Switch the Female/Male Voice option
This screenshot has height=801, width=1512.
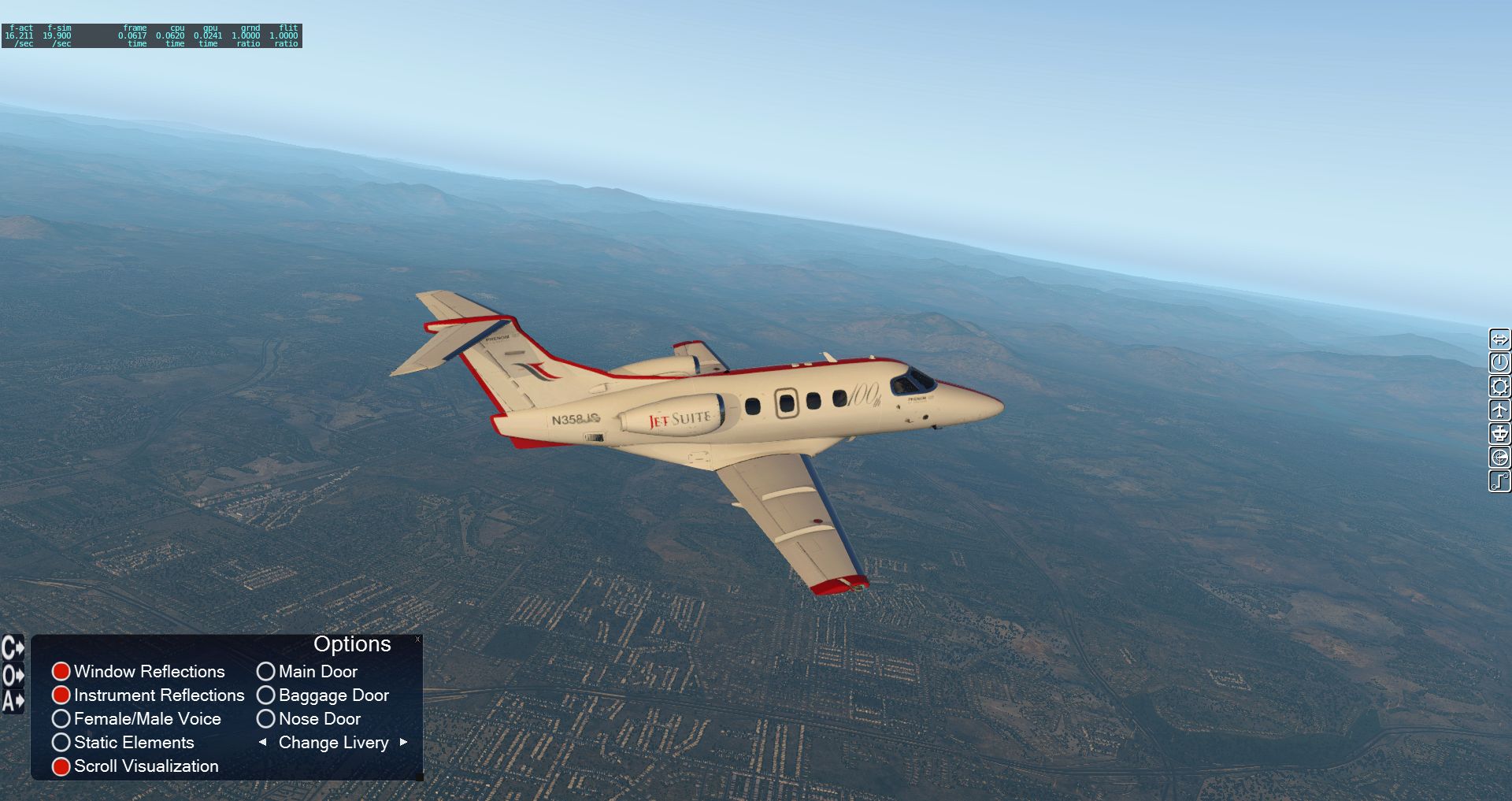coord(61,718)
